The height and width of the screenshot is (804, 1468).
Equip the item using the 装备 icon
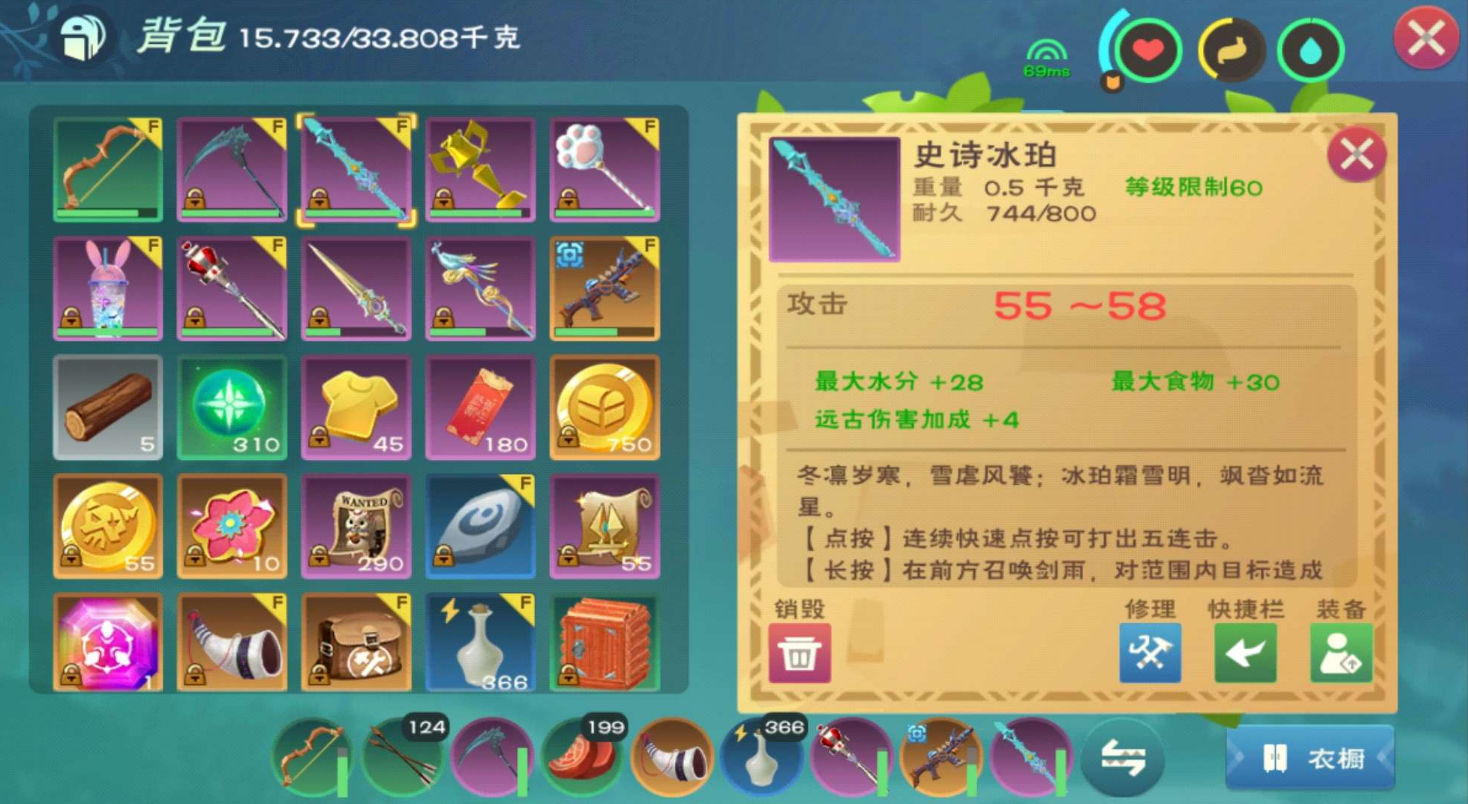(x=1340, y=653)
